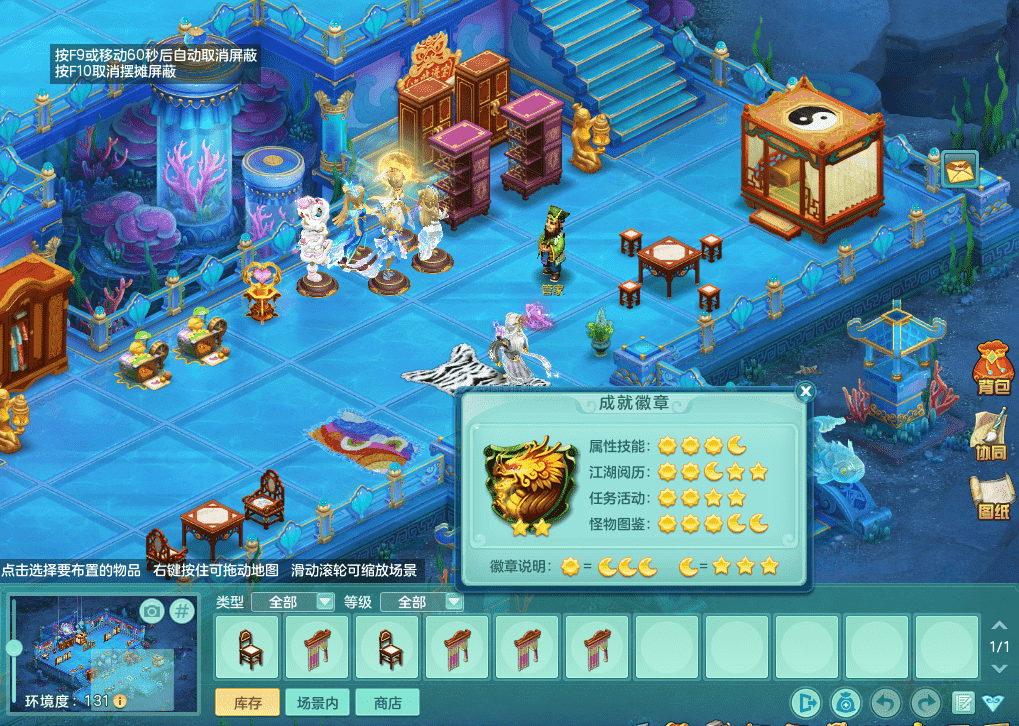Take a screenshot with the camera button
Screen dimensions: 1019x726
pos(152,611)
